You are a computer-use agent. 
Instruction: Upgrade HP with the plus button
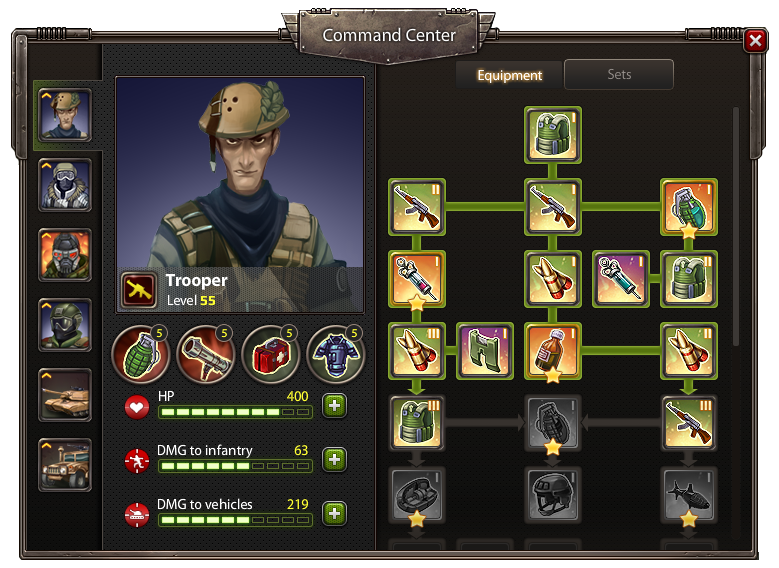(x=334, y=406)
